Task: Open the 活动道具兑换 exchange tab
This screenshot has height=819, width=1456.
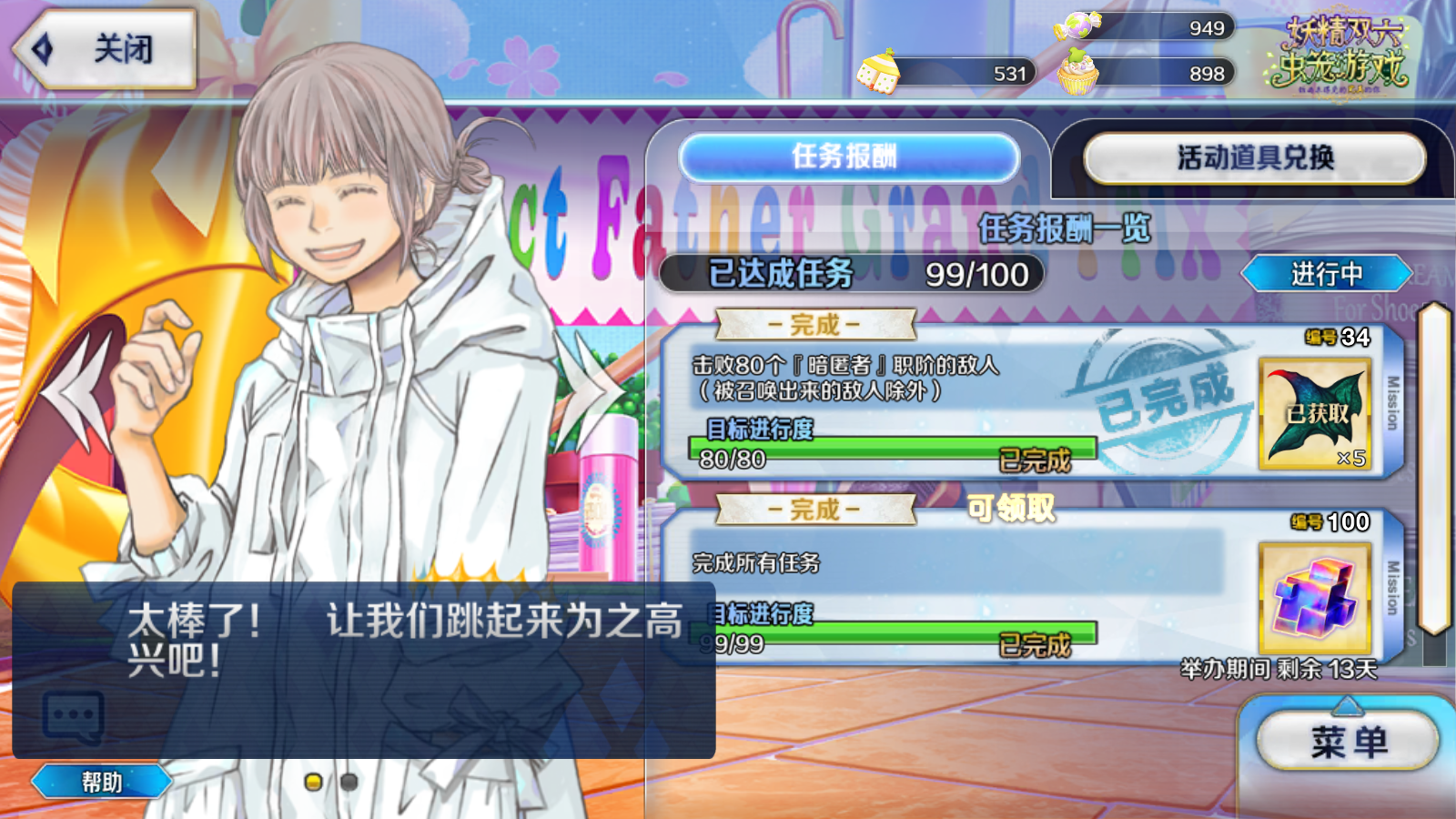Action: (x=1254, y=158)
